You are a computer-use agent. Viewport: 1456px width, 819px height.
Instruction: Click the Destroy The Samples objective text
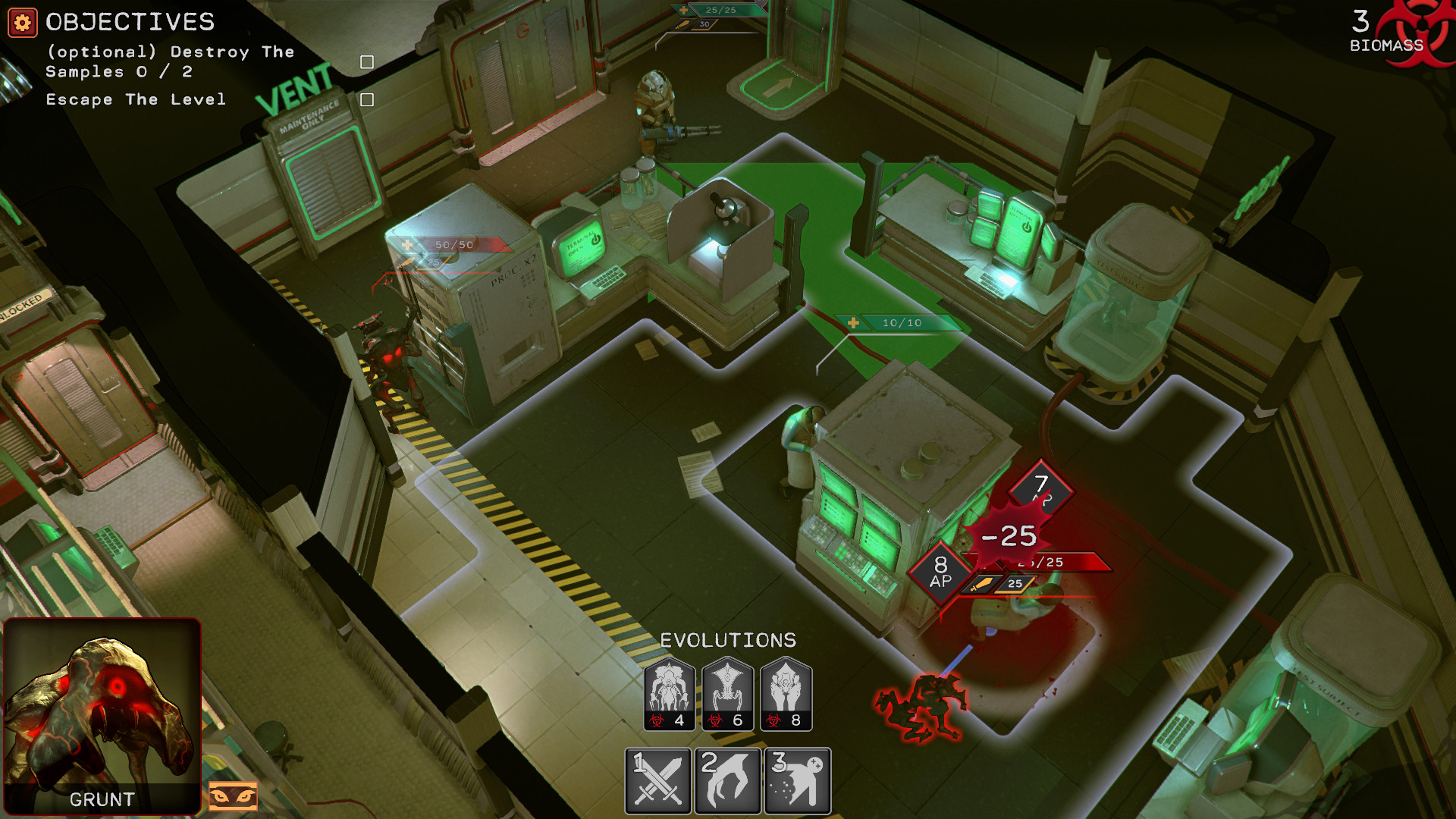[x=169, y=62]
